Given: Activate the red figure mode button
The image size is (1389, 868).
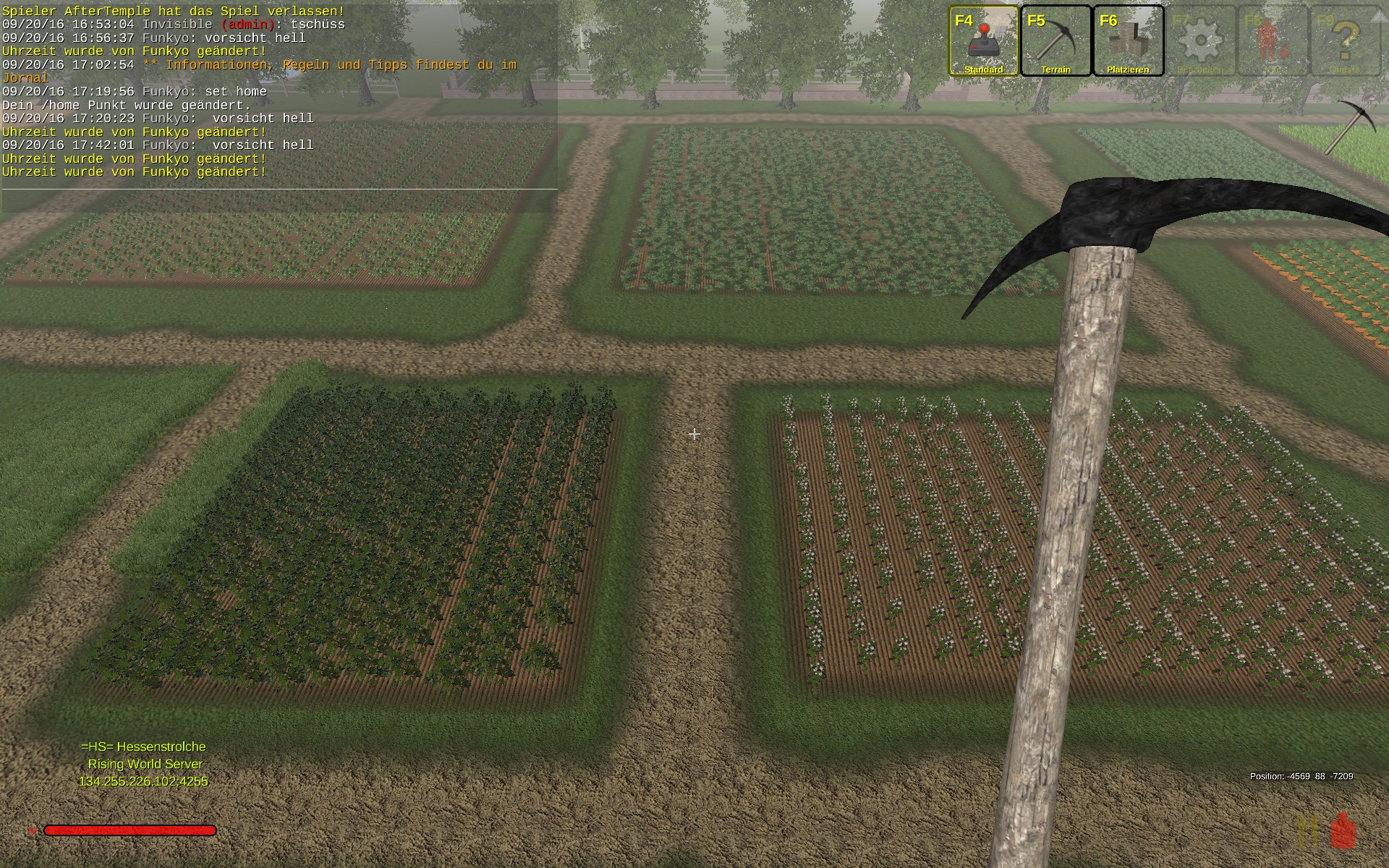Looking at the screenshot, I should [1273, 41].
